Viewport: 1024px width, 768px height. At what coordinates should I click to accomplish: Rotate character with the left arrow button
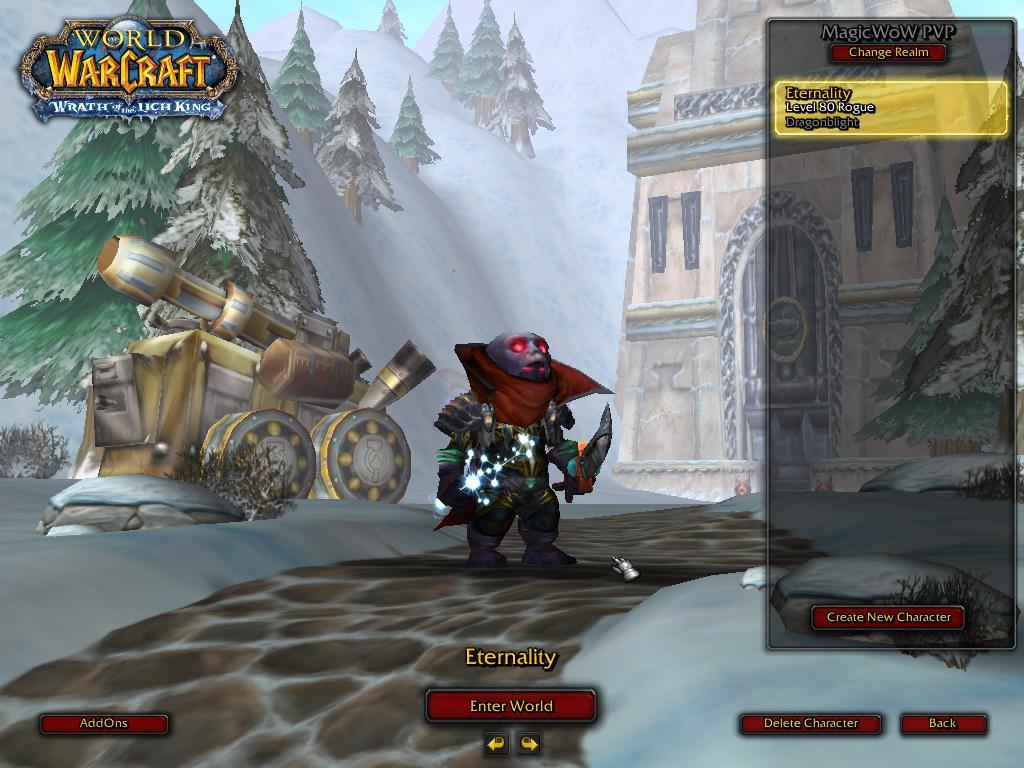point(496,743)
